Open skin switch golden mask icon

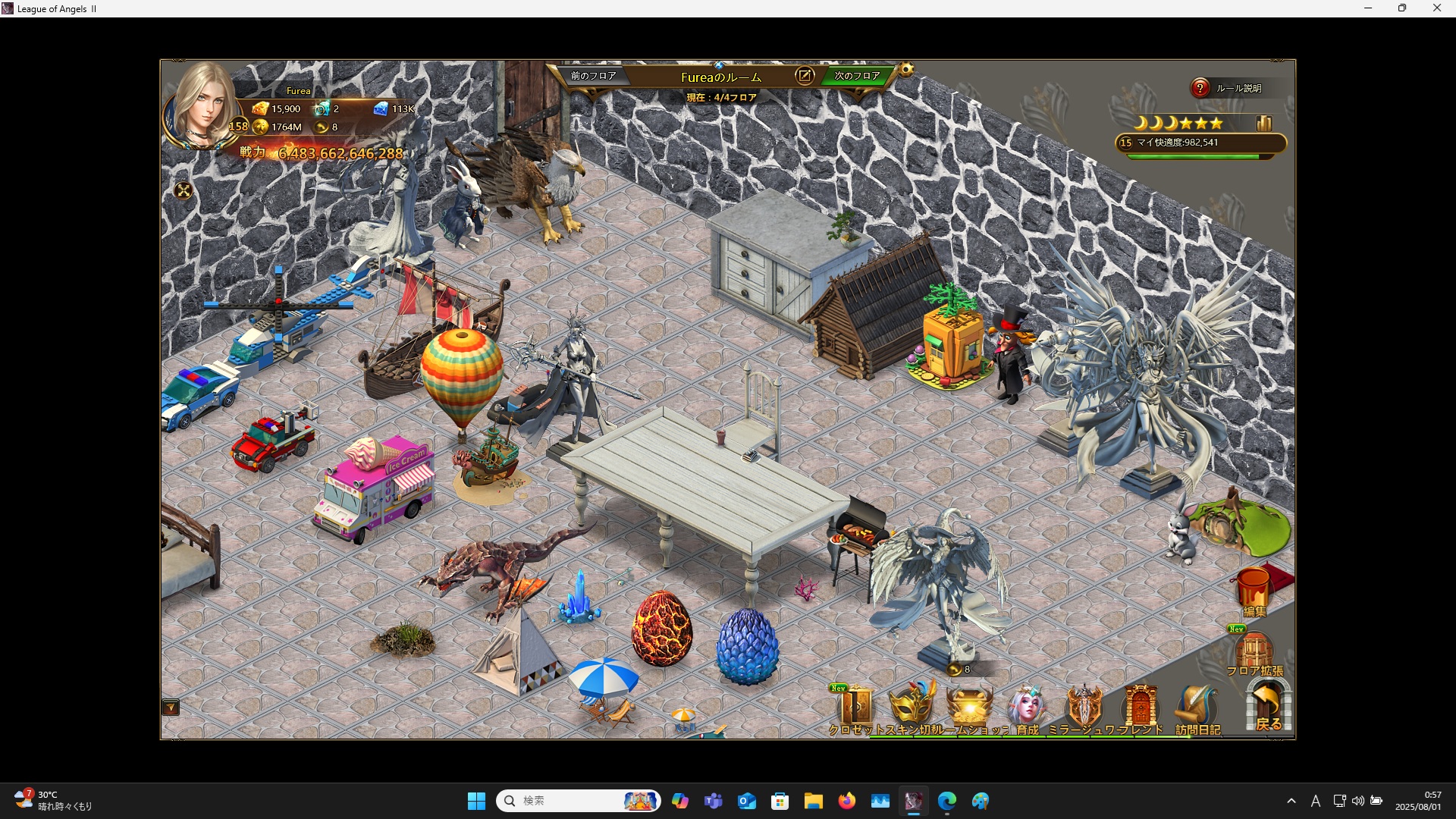912,707
